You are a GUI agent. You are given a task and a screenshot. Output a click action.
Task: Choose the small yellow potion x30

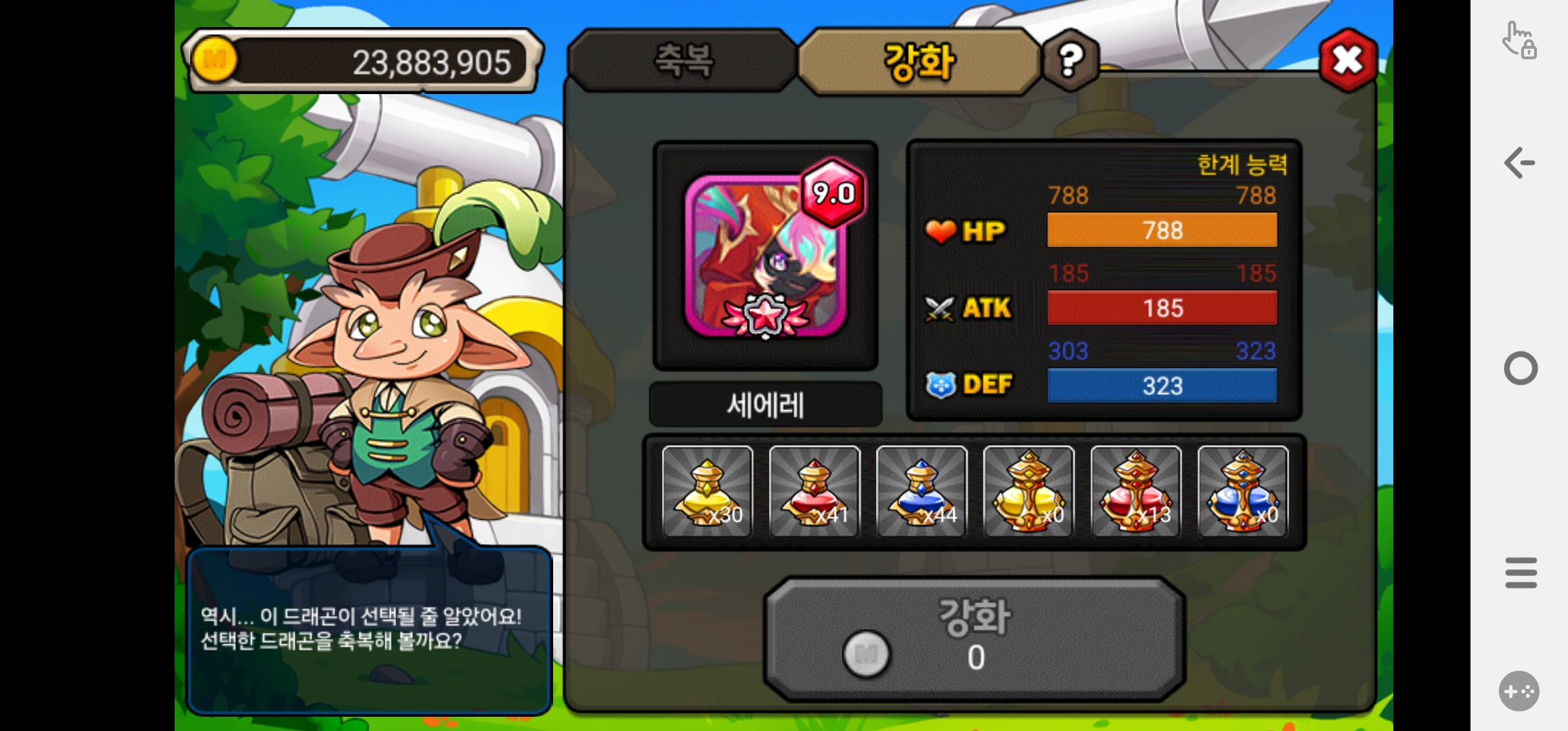coord(707,491)
